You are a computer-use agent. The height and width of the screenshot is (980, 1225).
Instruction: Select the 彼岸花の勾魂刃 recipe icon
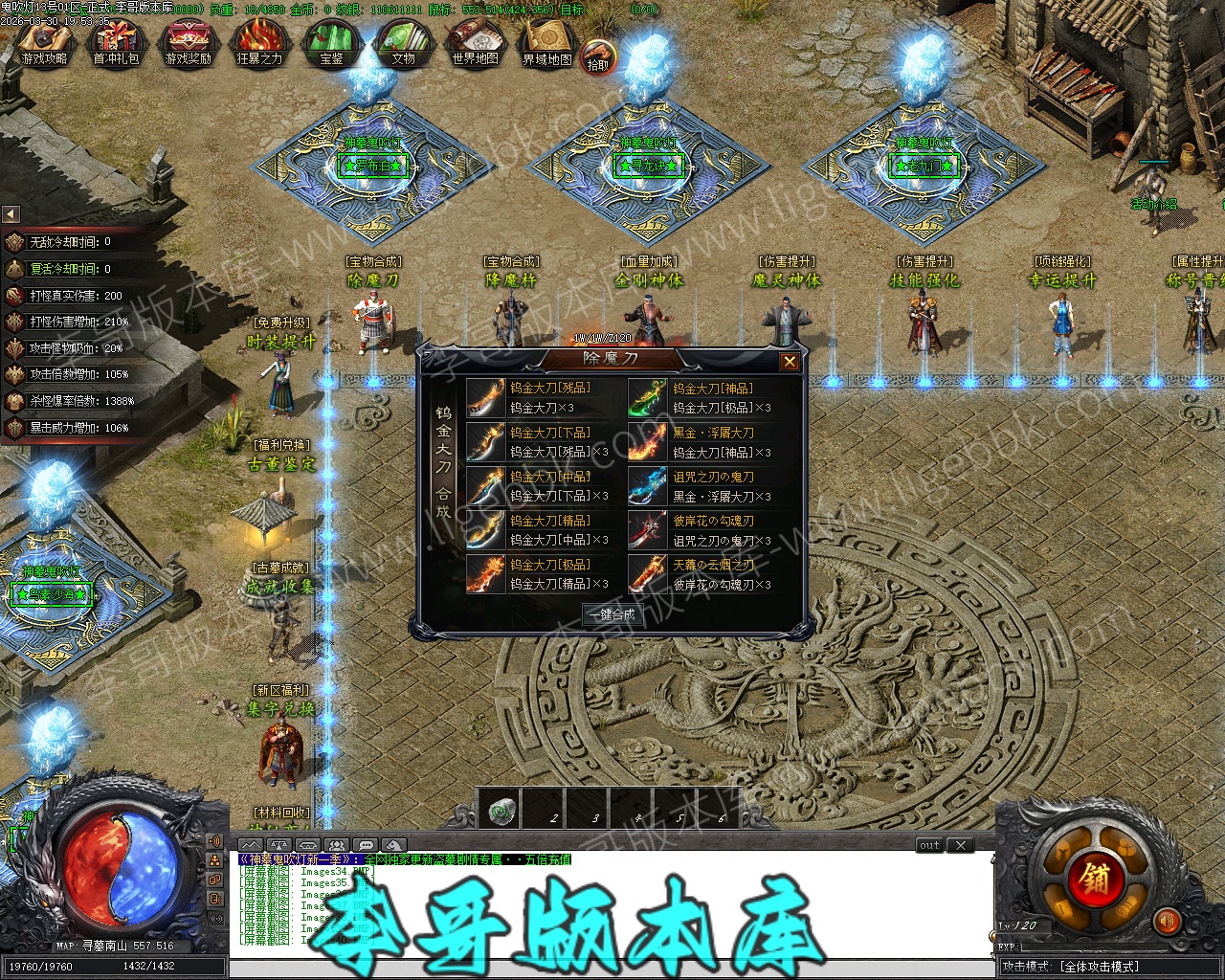pos(648,530)
